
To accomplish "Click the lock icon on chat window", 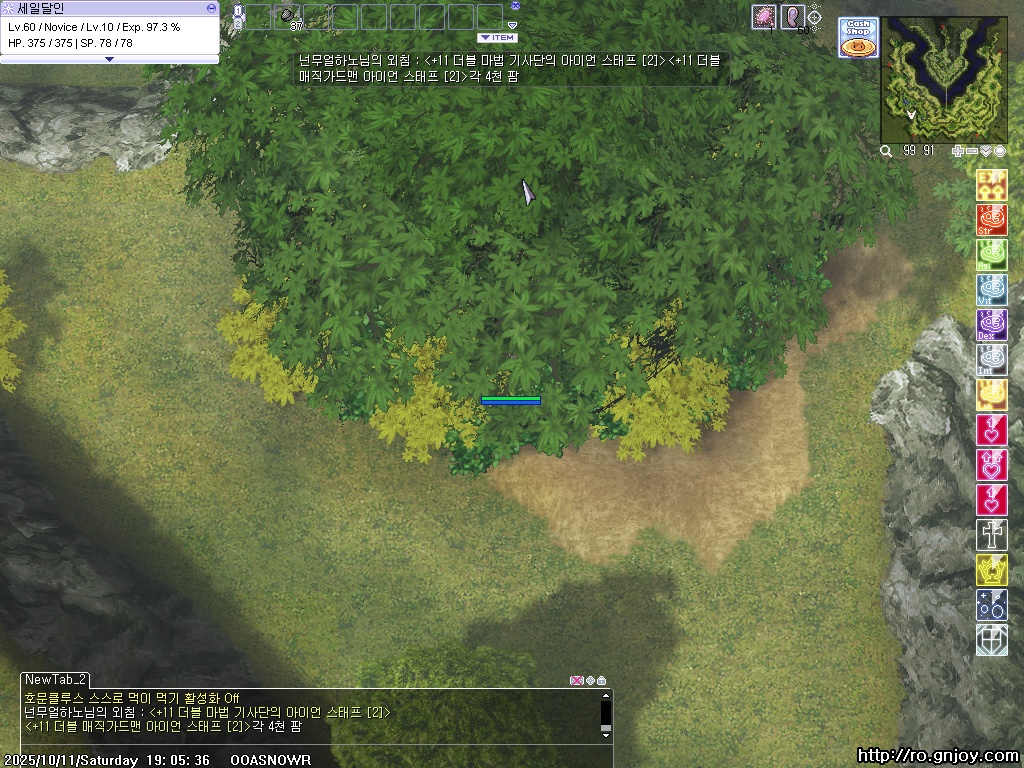I will (601, 680).
